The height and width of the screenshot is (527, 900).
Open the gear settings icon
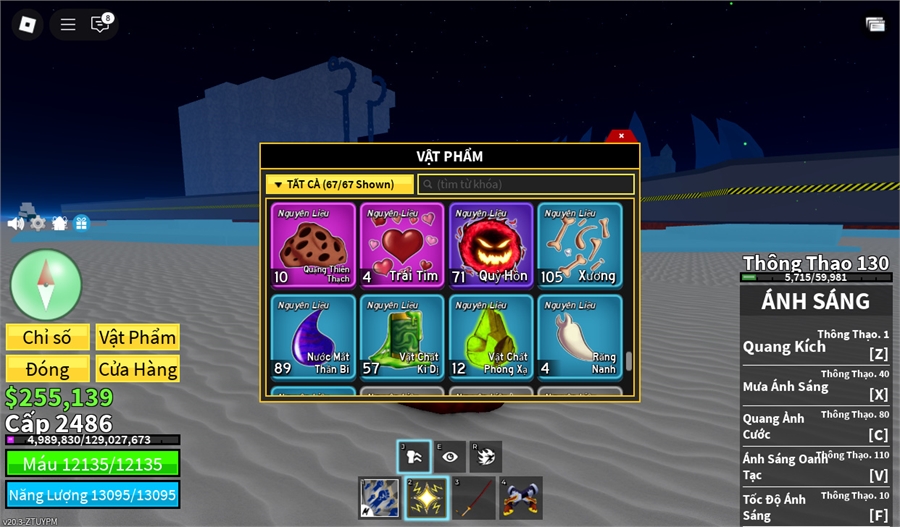[38, 223]
